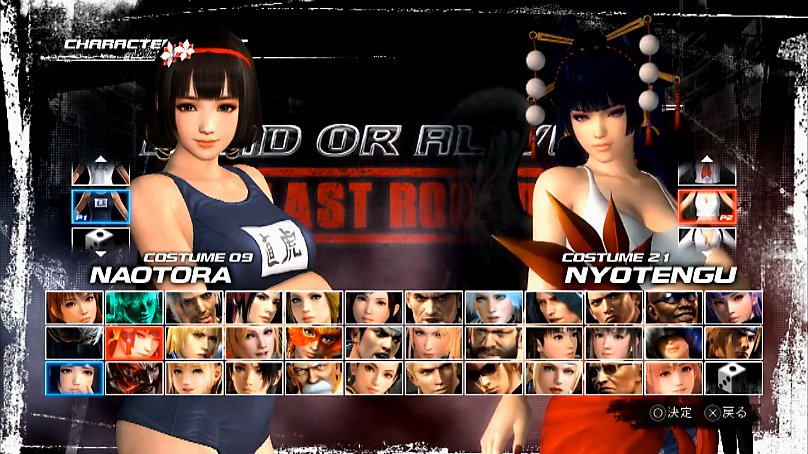The width and height of the screenshot is (808, 454).
Task: Choose the green-tinted Alpha-152 portrait
Action: tap(134, 307)
